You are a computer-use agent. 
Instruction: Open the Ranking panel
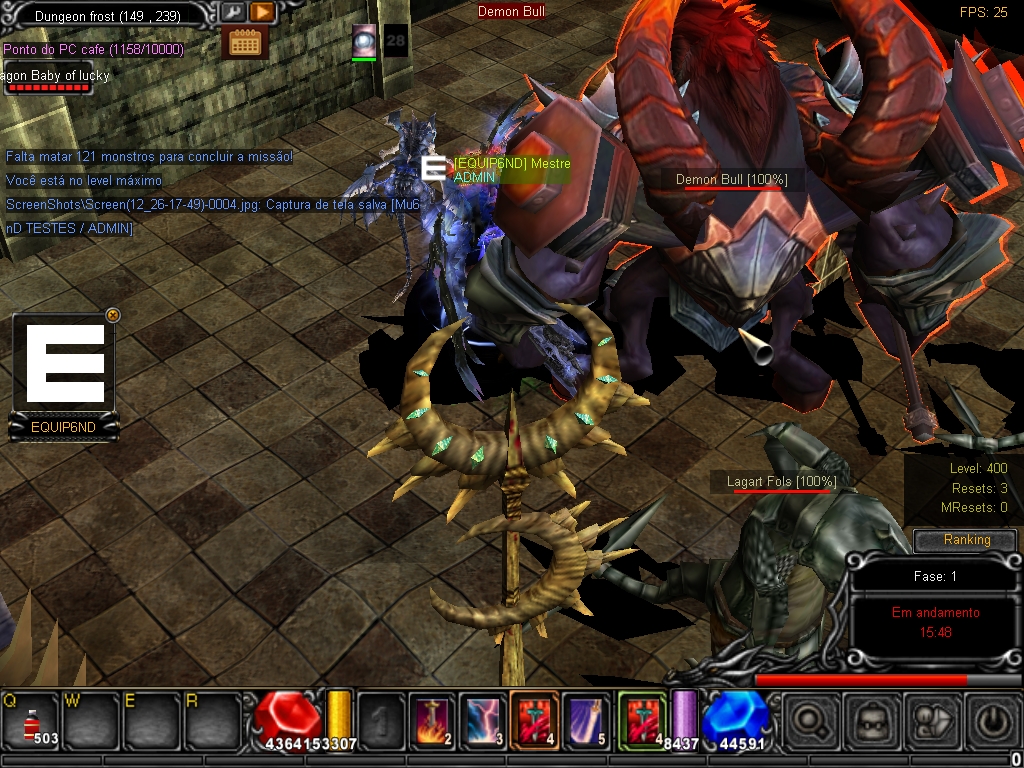(x=966, y=540)
